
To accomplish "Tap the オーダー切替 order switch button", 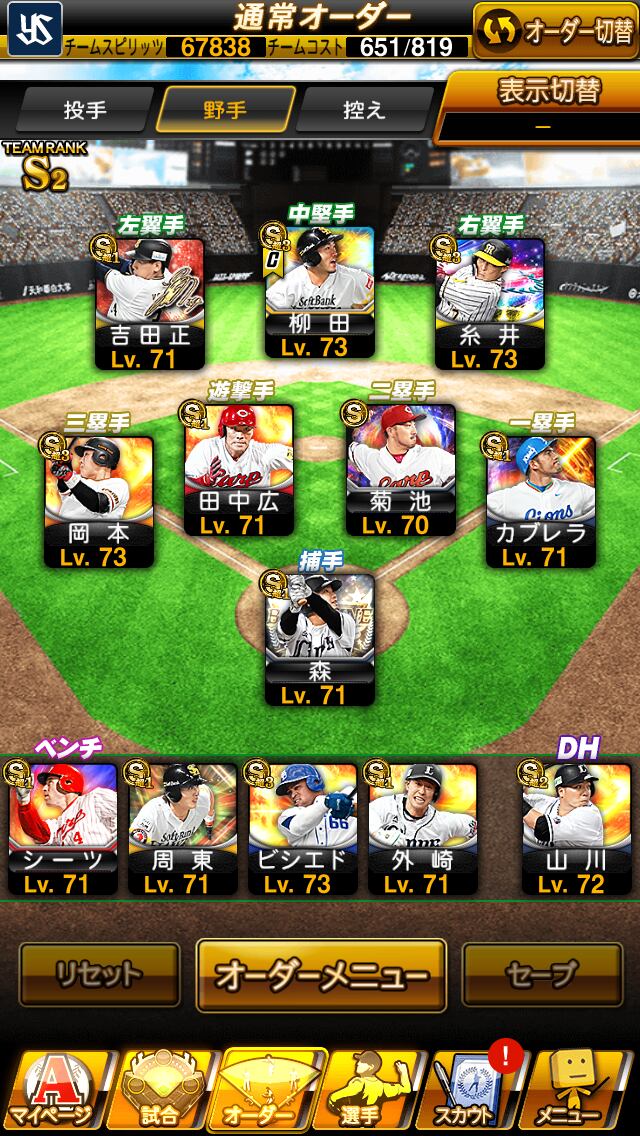I will click(555, 30).
